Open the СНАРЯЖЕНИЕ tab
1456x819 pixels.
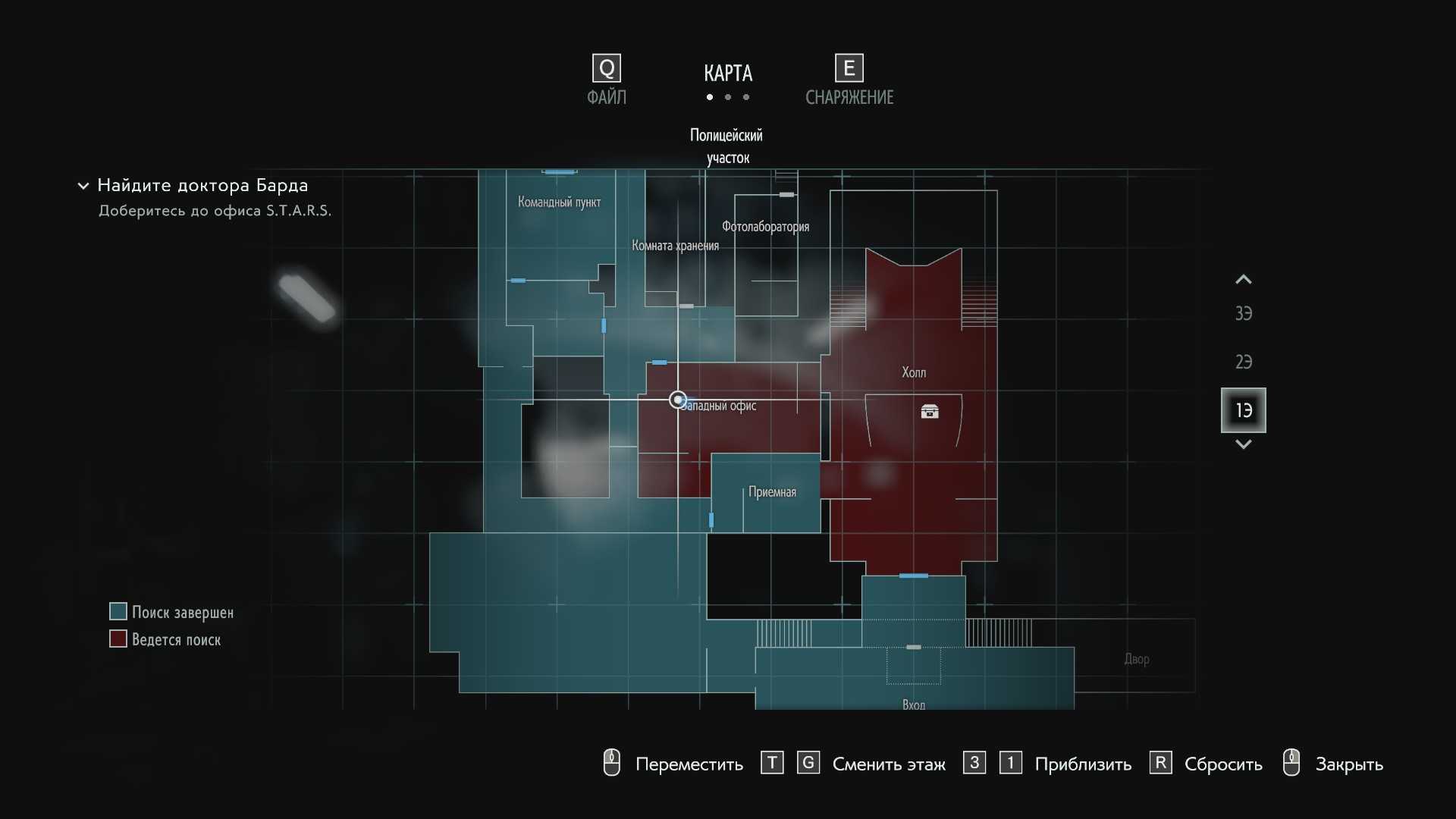point(849,80)
